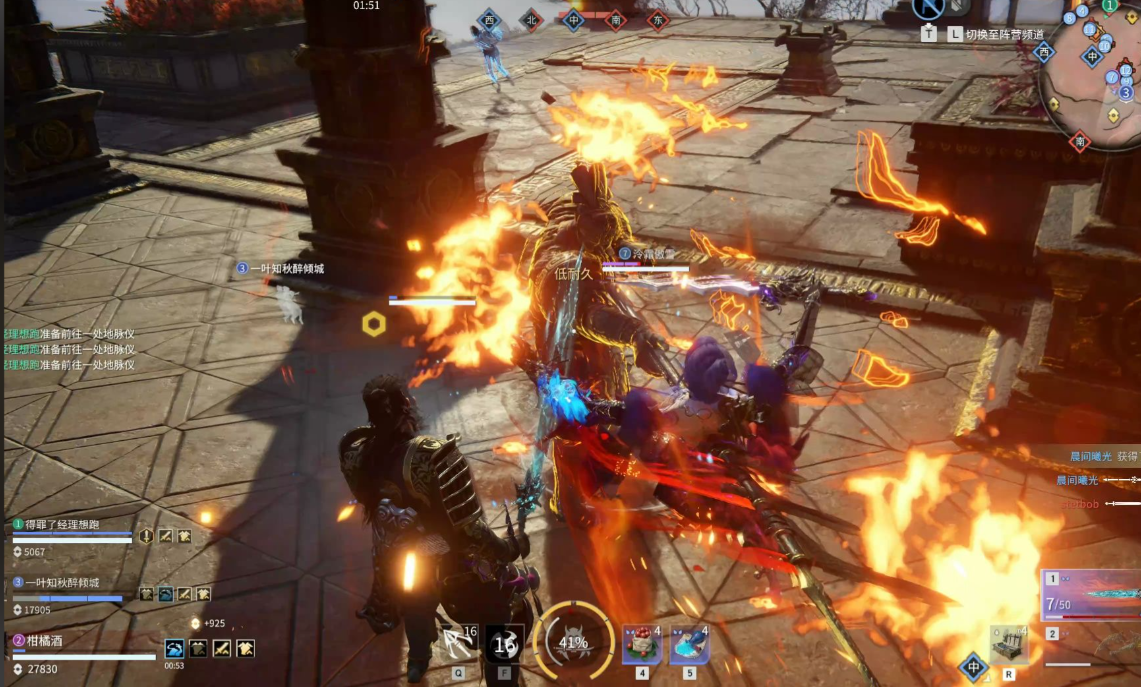This screenshot has height=687, width=1141.
Task: Click the 东 marker on compass bar
Action: pyautogui.click(x=657, y=19)
